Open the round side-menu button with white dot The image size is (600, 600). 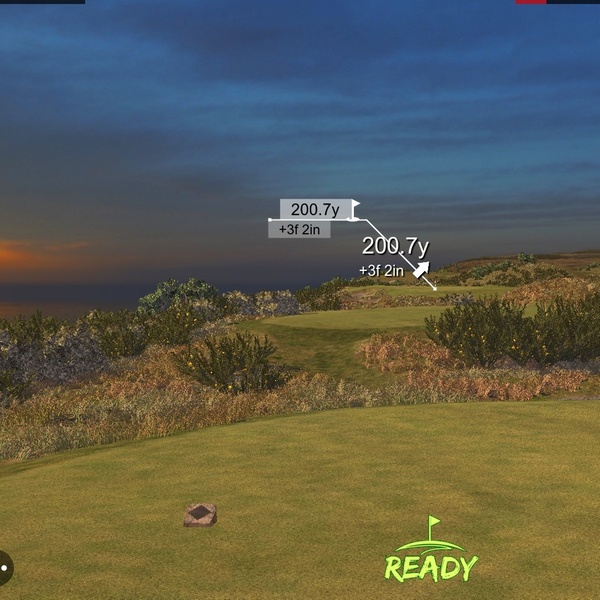(x=4, y=568)
